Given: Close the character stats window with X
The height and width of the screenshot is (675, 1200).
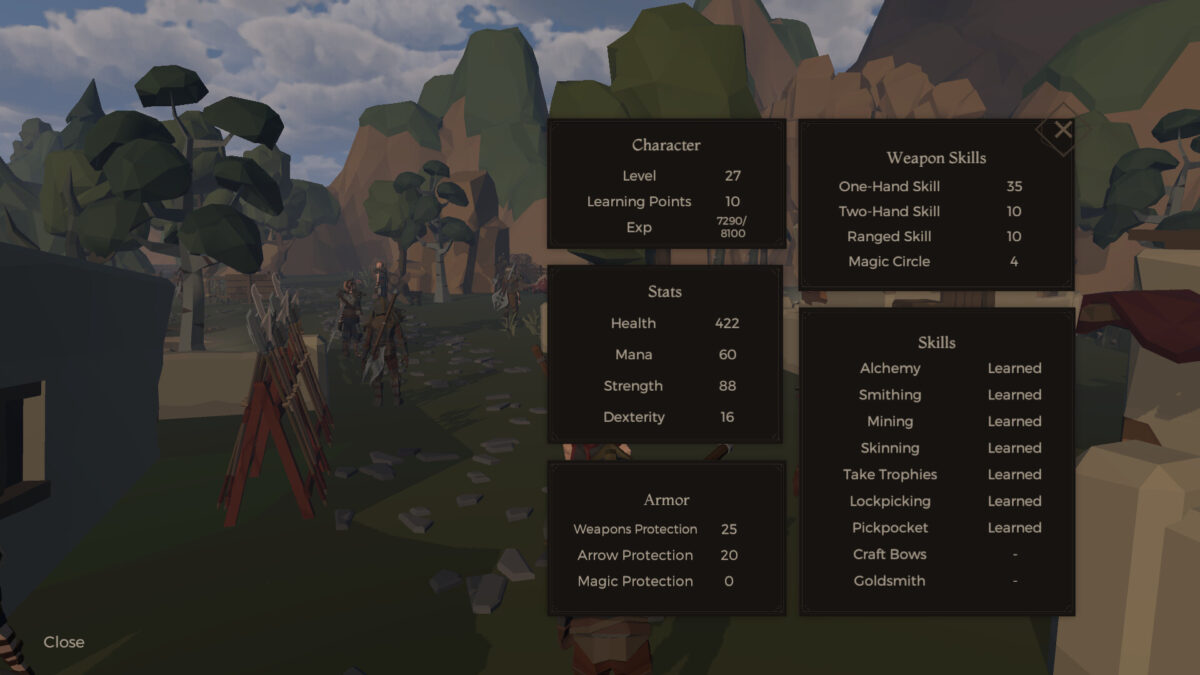Looking at the screenshot, I should (1062, 130).
